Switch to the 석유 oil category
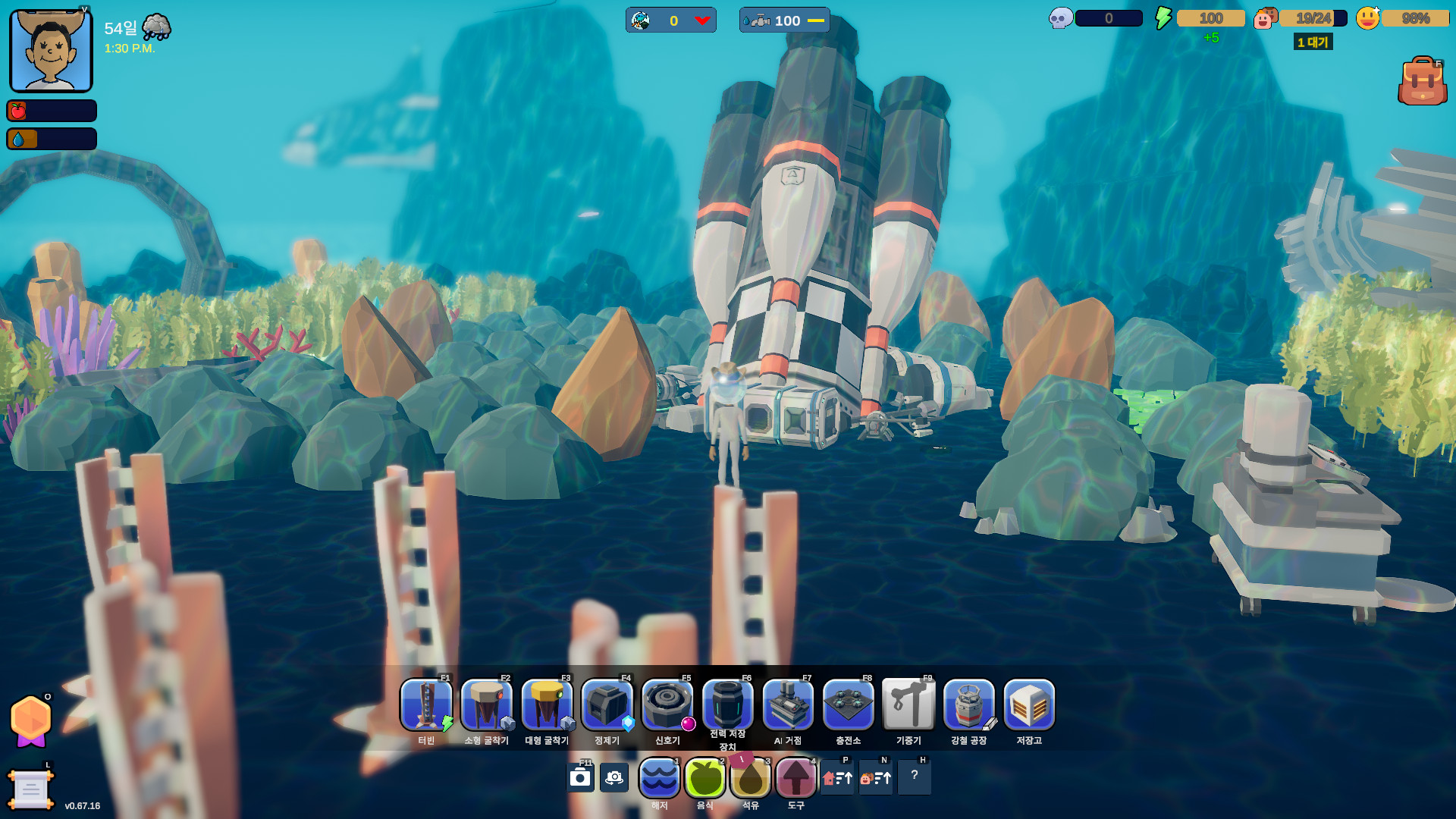This screenshot has height=819, width=1456. point(750,778)
